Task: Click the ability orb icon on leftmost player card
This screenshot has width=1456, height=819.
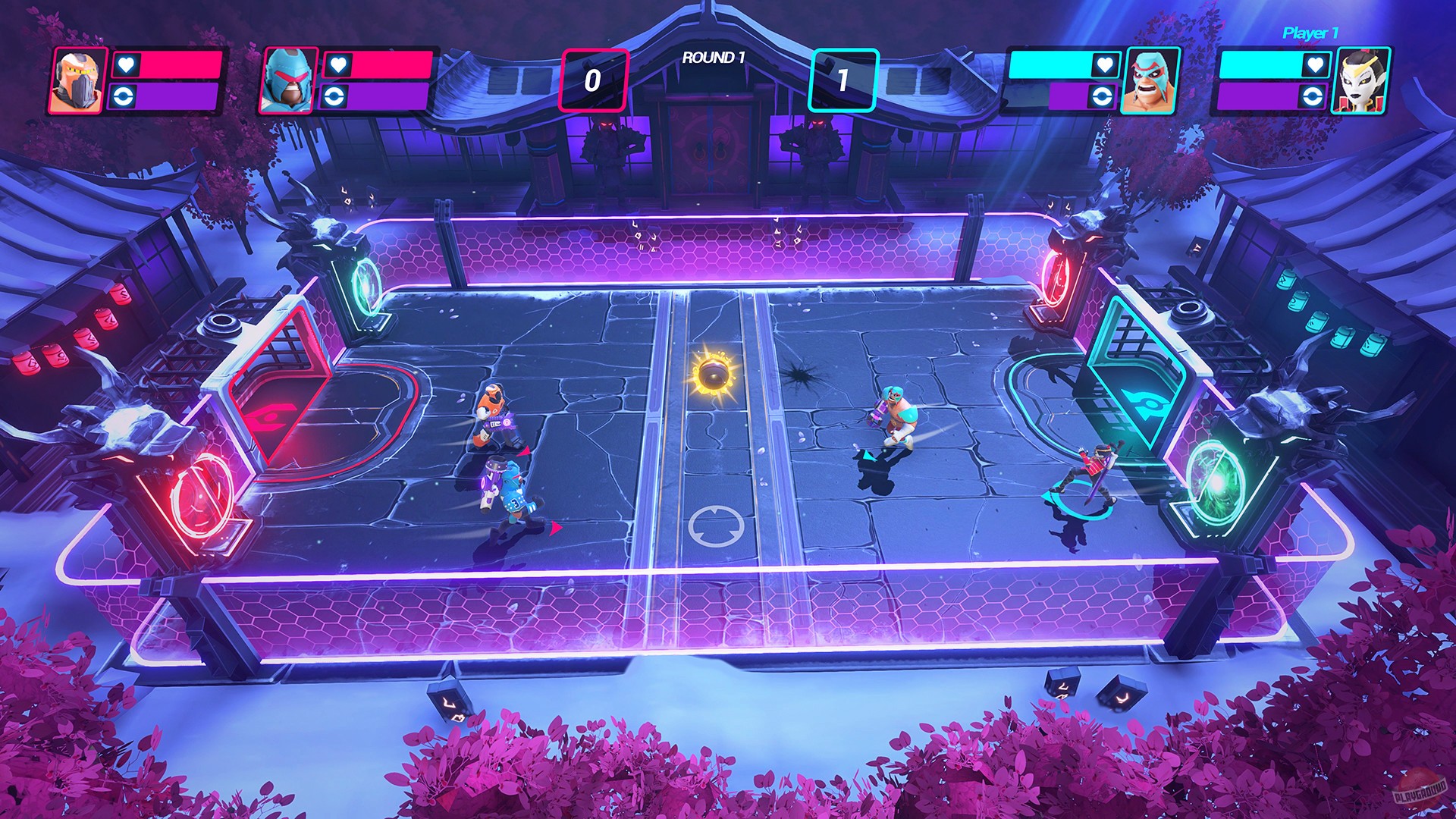Action: [123, 97]
